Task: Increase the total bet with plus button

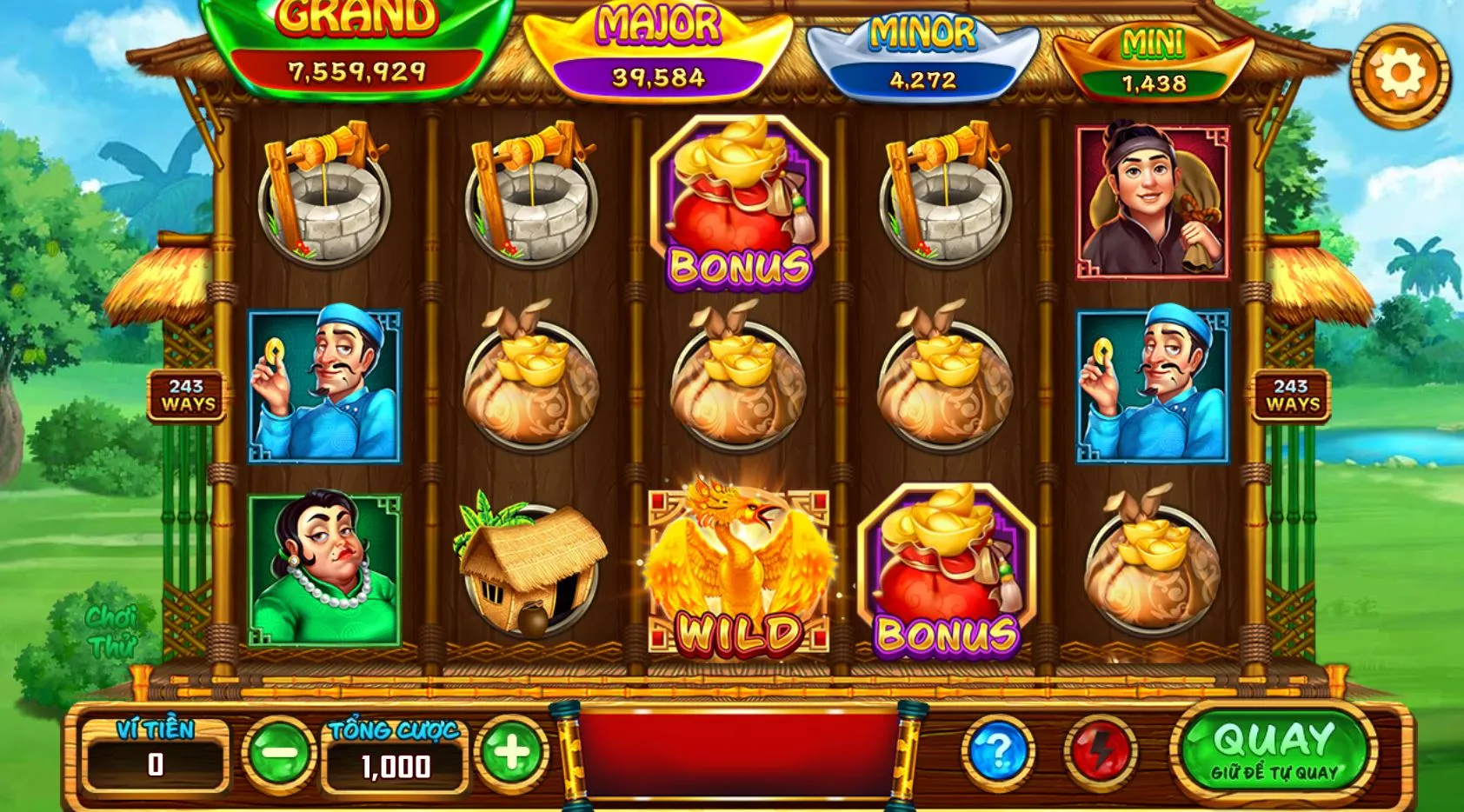Action: 511,752
